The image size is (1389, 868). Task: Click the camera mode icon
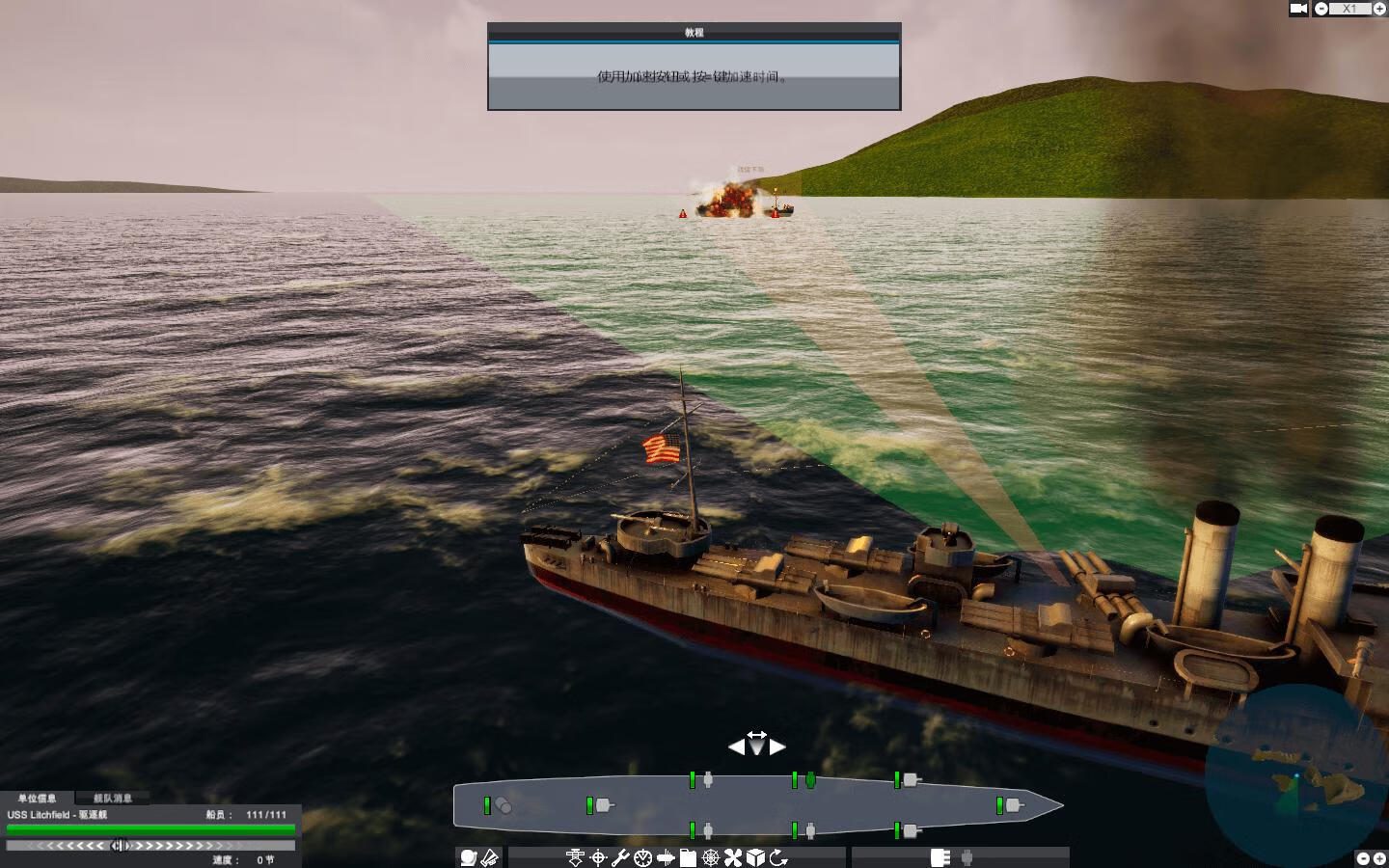1298,9
